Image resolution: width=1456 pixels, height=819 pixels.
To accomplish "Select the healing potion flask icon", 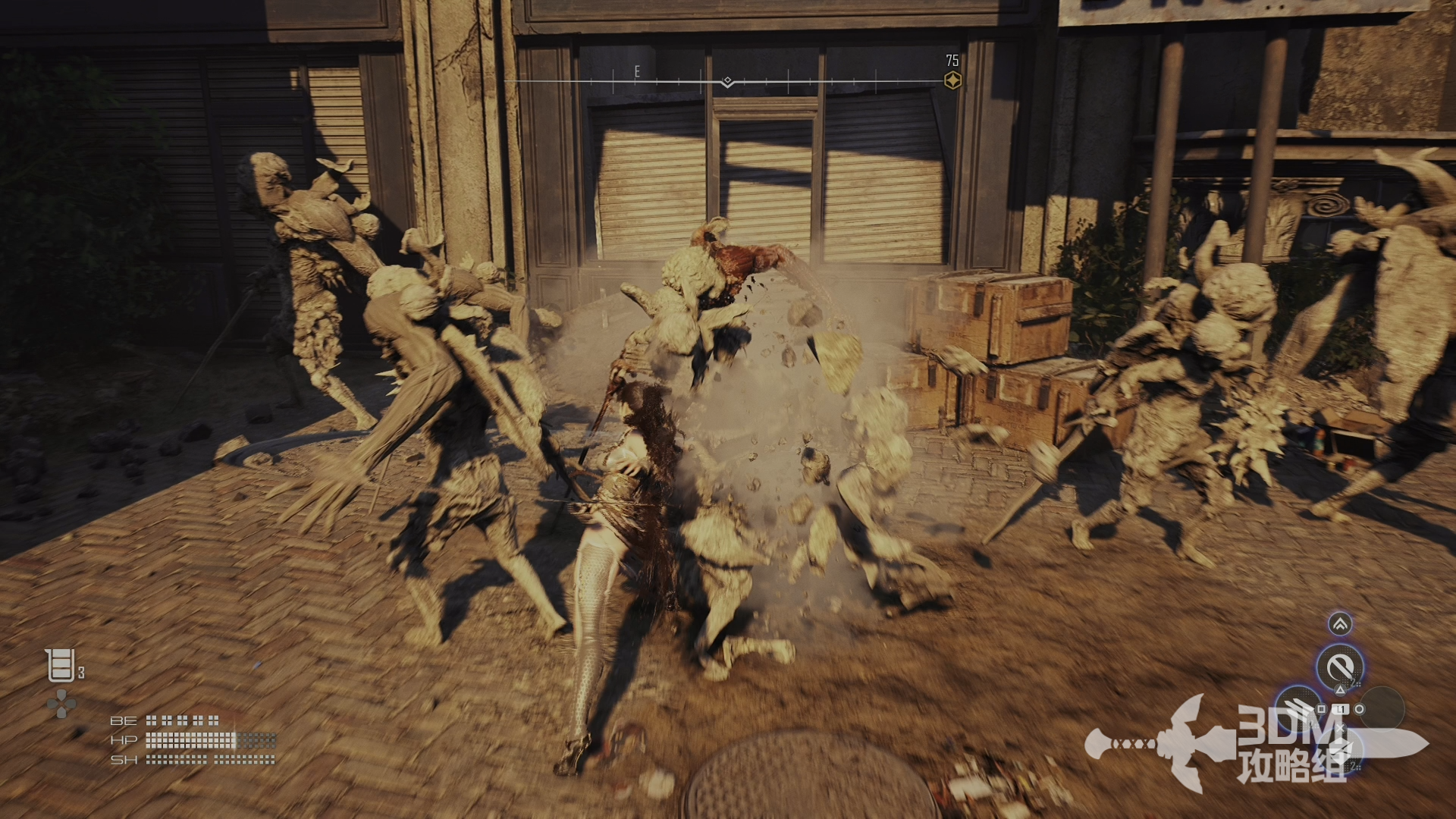I will [x=61, y=666].
